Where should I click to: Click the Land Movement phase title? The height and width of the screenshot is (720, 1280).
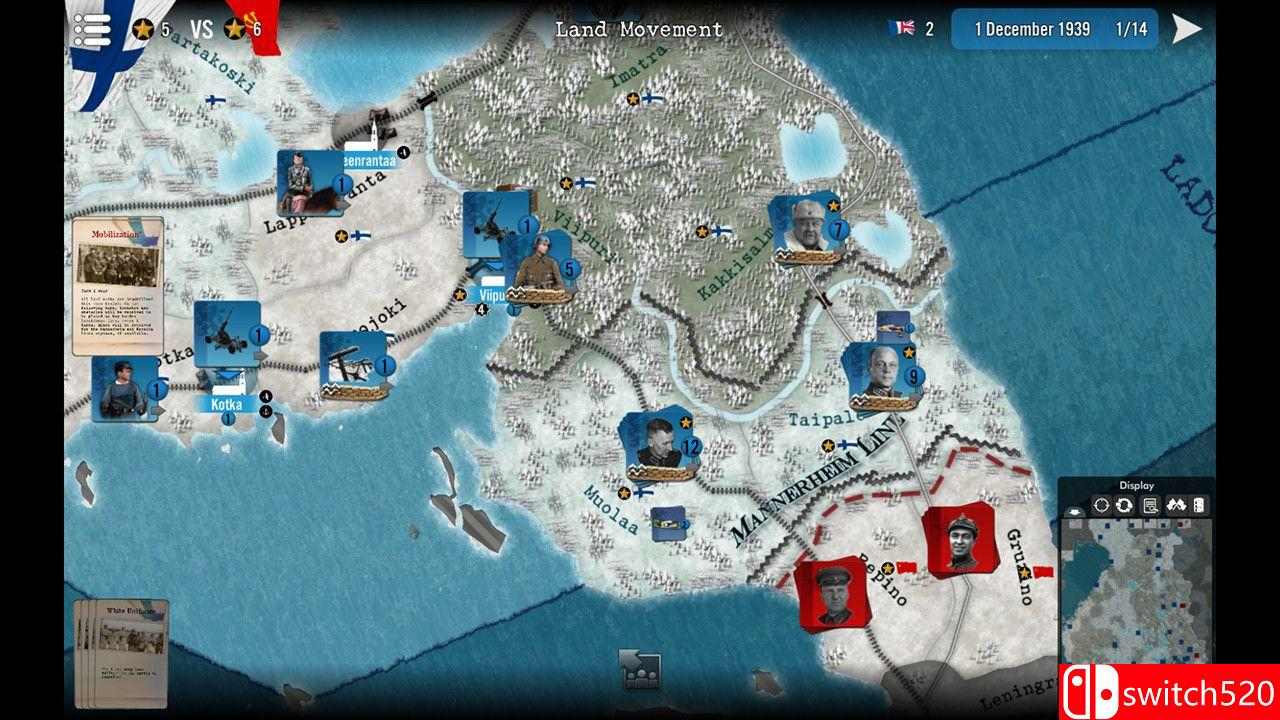[x=639, y=28]
